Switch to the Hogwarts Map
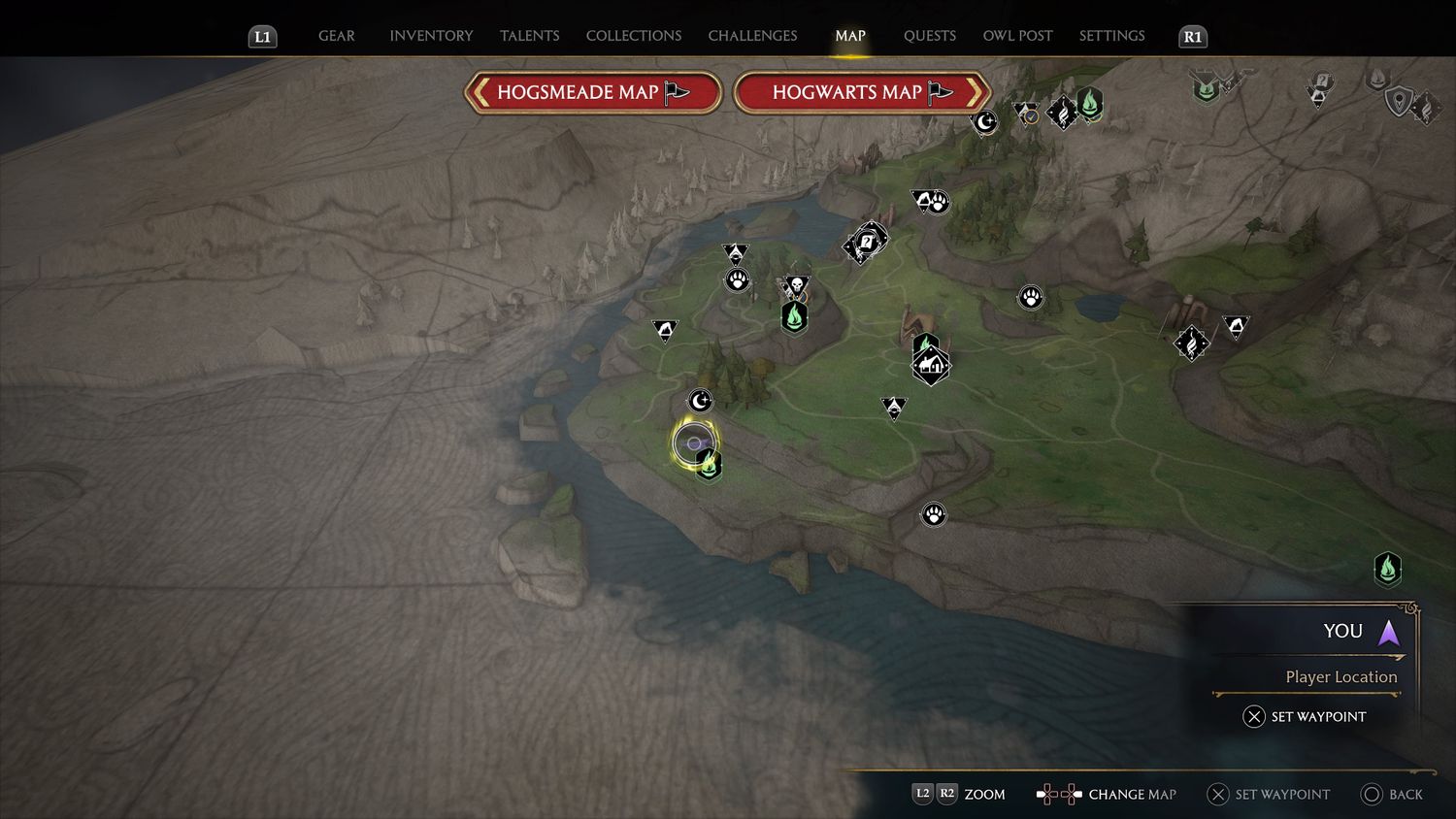Image resolution: width=1456 pixels, height=819 pixels. [862, 93]
